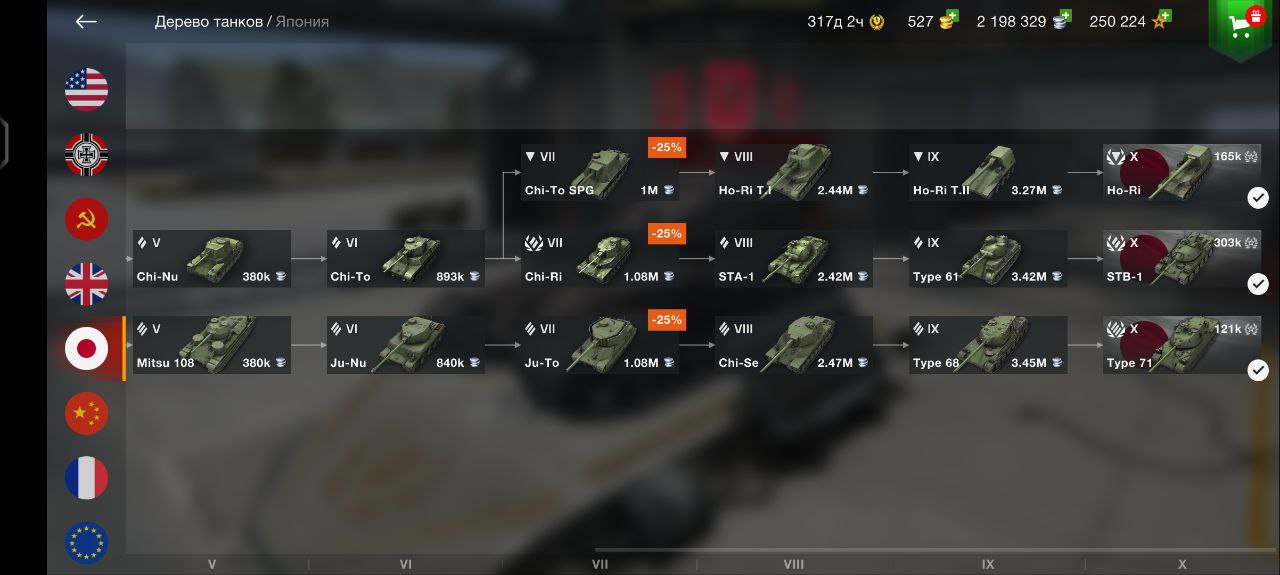Select the Type 61 tier IX tank
The image size is (1280, 575).
[x=987, y=259]
